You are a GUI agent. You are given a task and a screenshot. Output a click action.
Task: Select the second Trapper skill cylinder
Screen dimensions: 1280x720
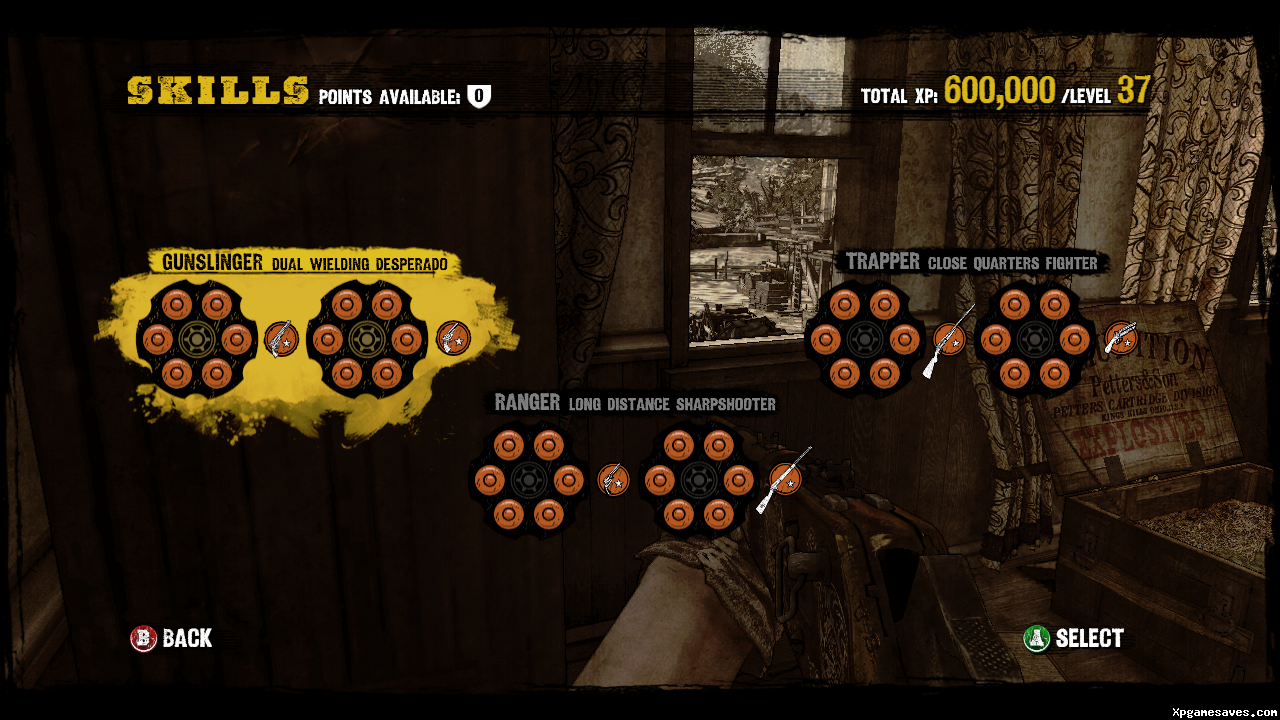coord(1034,339)
